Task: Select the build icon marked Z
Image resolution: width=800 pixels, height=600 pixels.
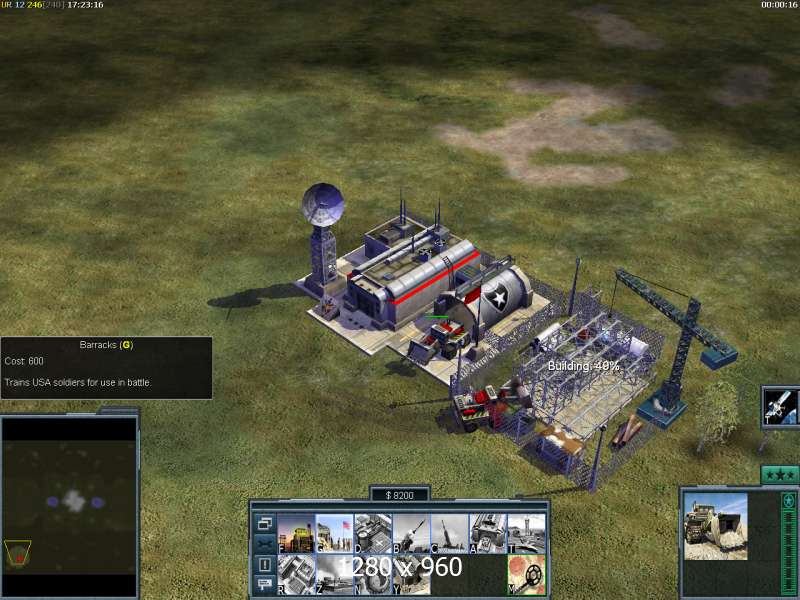Action: [335, 574]
